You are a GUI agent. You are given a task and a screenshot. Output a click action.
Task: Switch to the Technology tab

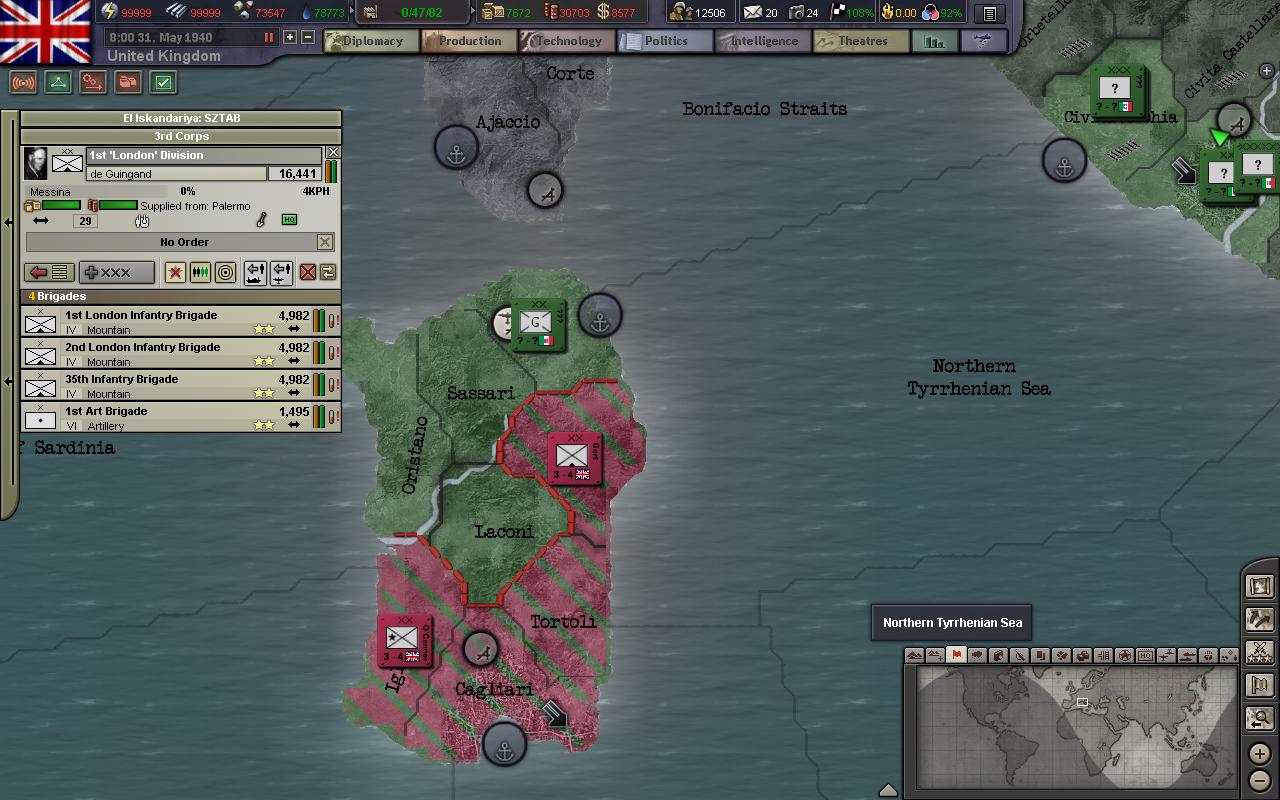point(566,41)
